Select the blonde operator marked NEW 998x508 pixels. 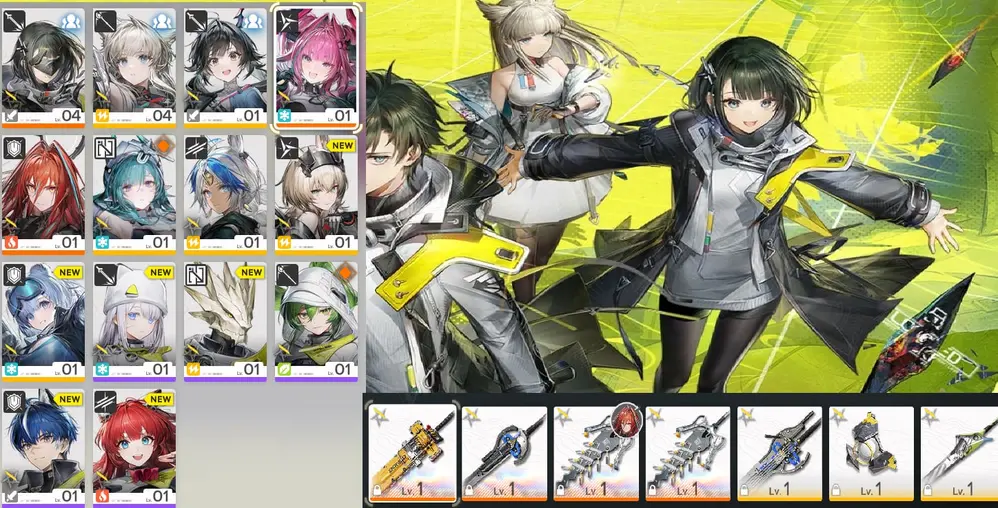(316, 194)
